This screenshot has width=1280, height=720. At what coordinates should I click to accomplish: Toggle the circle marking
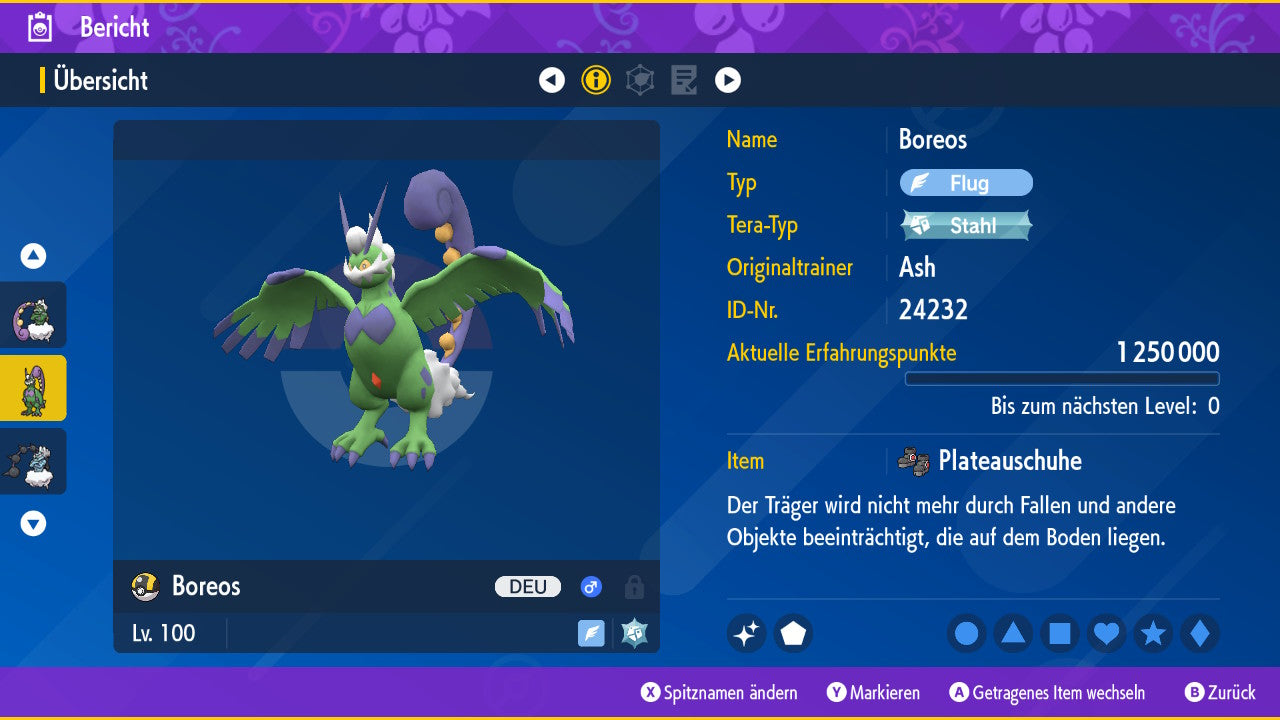pyautogui.click(x=967, y=633)
